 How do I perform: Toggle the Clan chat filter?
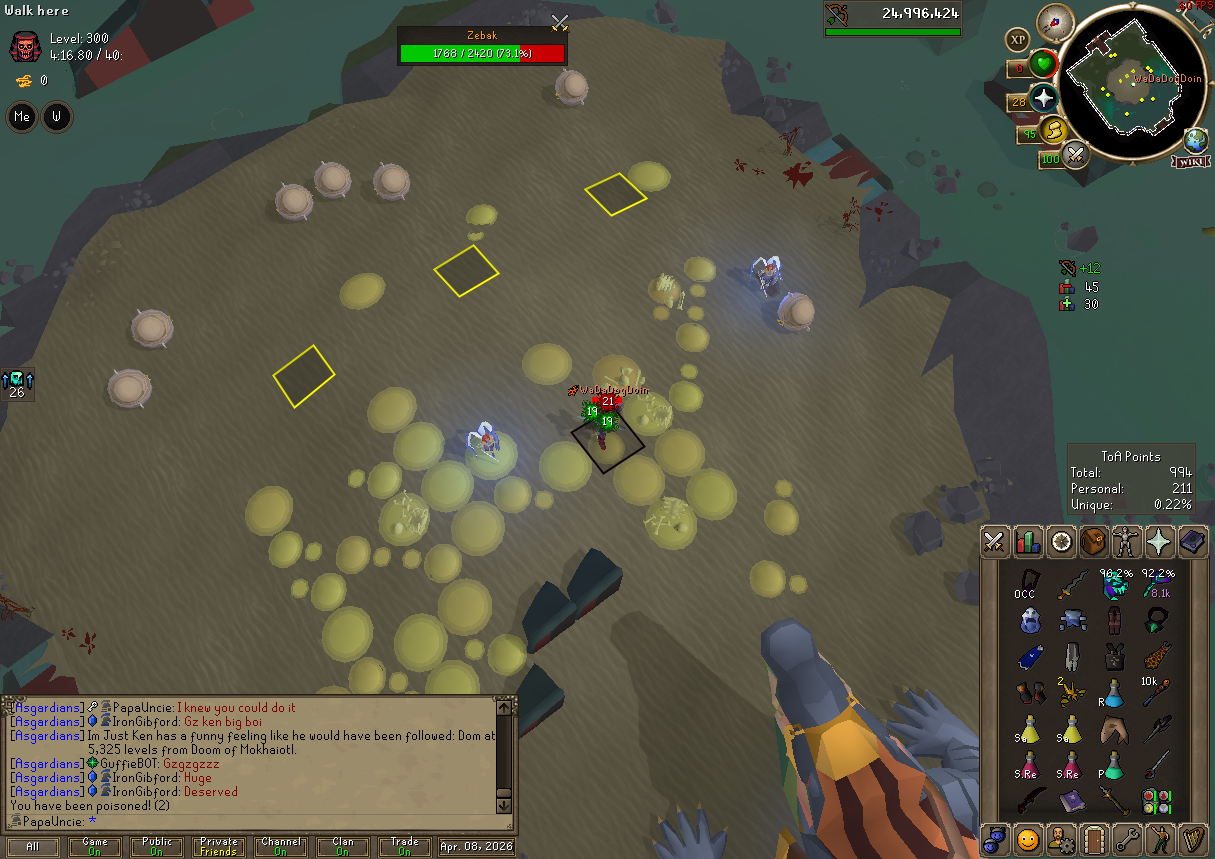click(342, 847)
